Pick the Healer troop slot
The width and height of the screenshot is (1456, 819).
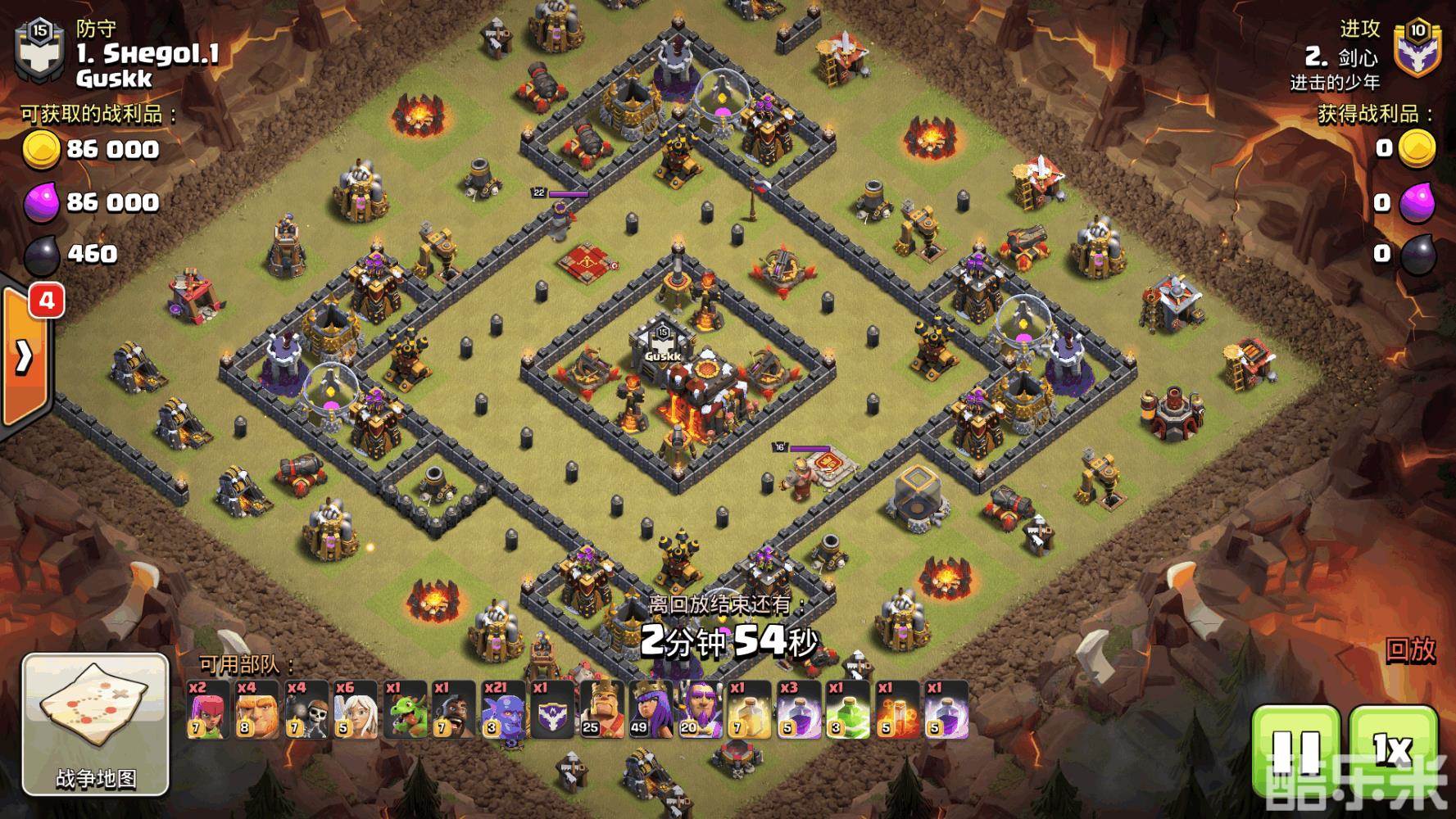pos(356,709)
